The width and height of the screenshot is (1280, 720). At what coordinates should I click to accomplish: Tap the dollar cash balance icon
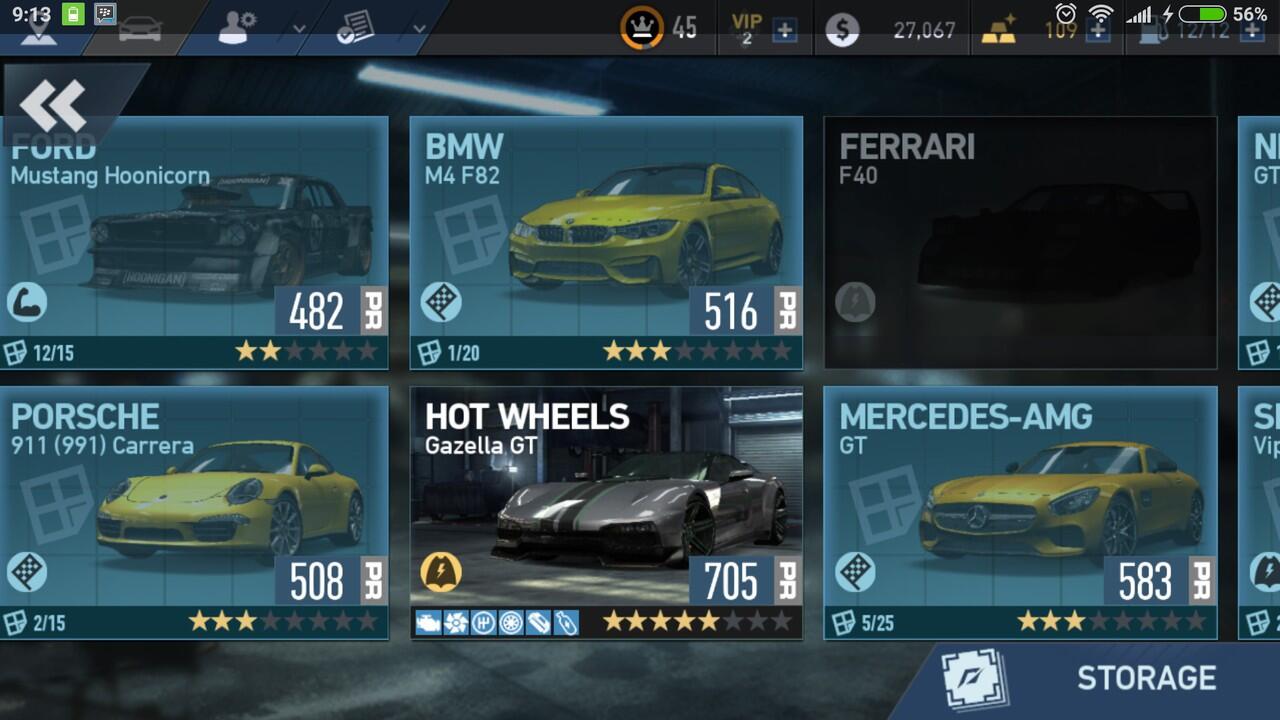842,30
